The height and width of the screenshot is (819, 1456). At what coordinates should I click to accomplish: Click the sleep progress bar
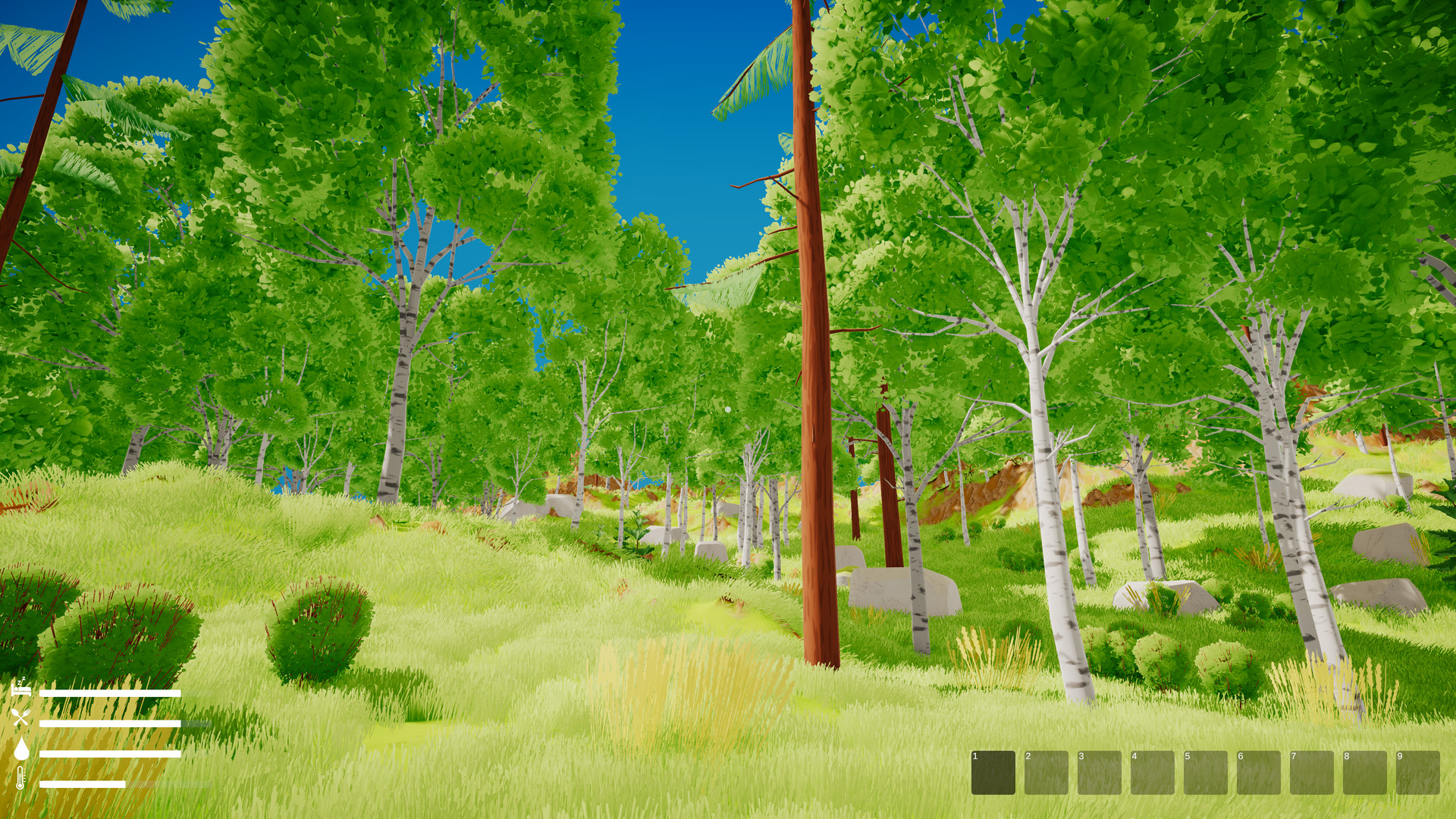coord(110,693)
